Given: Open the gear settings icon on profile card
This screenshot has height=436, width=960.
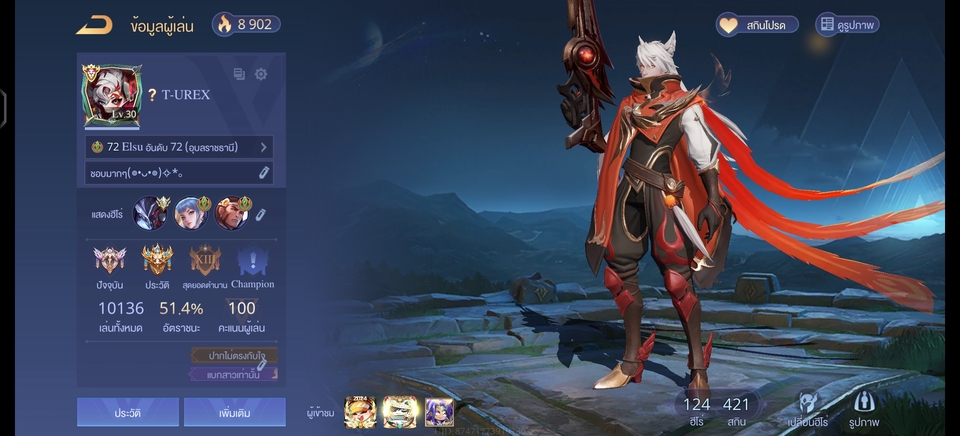Looking at the screenshot, I should [x=261, y=74].
